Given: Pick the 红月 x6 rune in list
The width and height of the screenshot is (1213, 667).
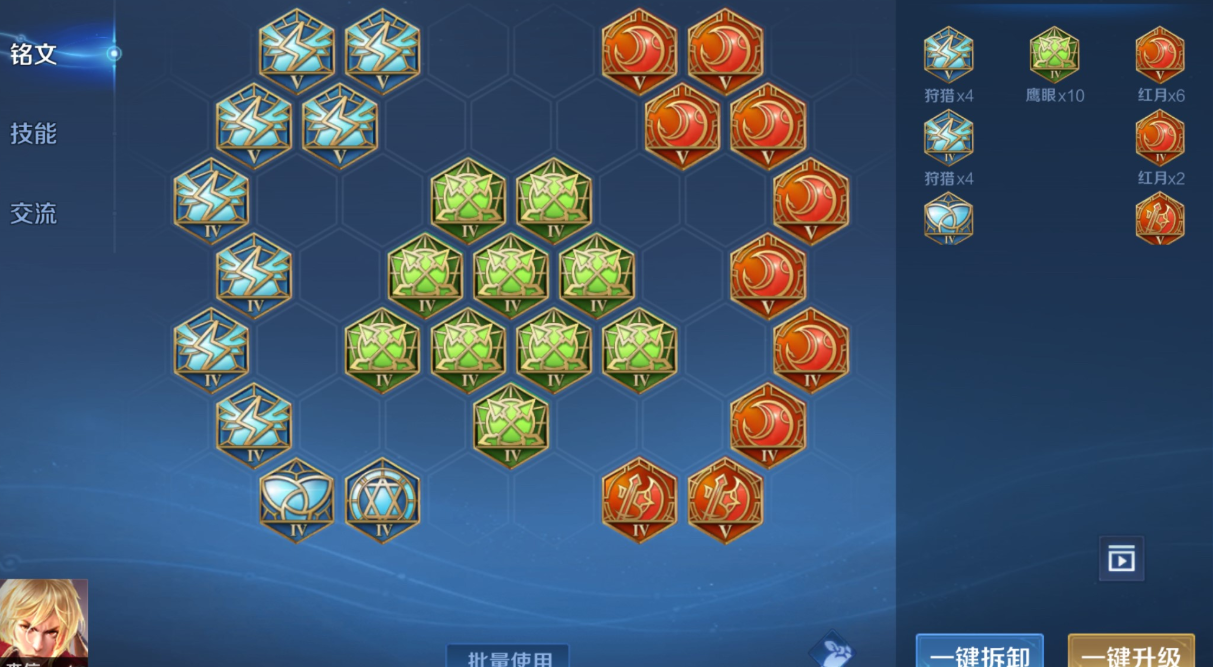Looking at the screenshot, I should point(1160,55).
